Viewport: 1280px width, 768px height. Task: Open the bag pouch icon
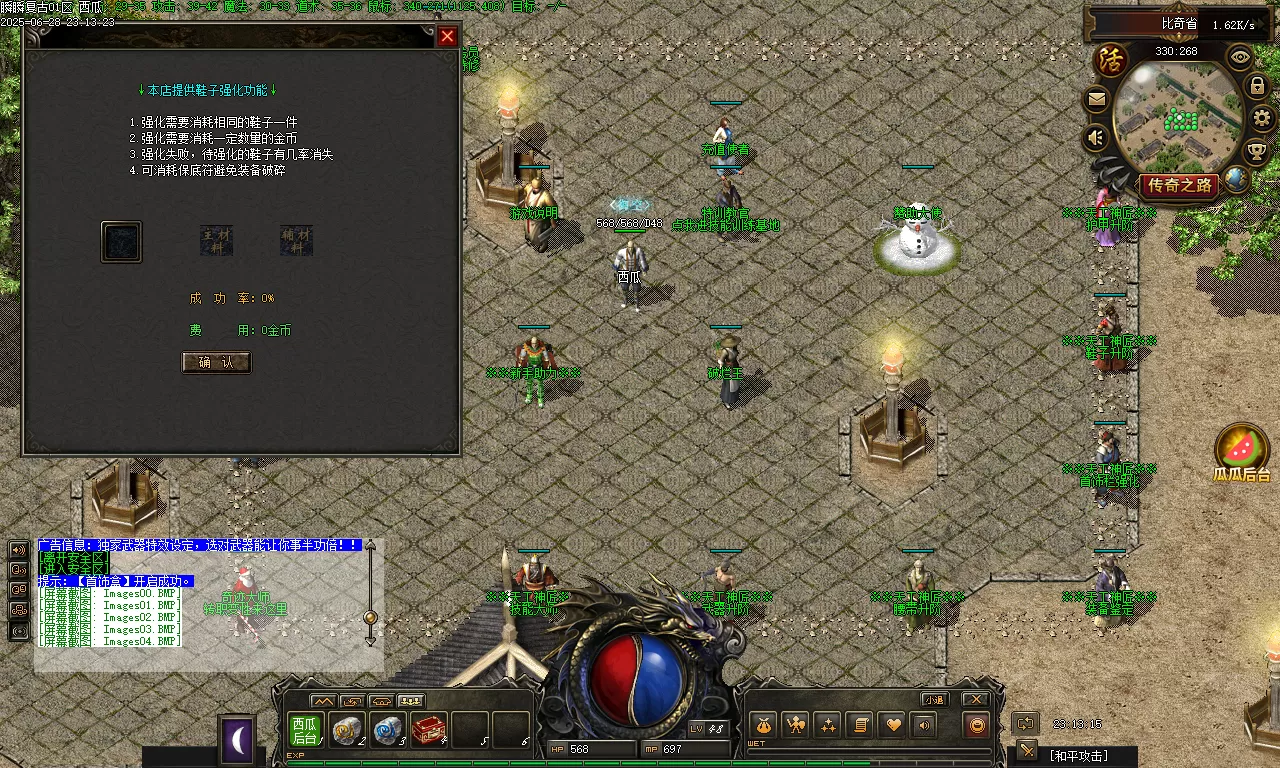click(x=763, y=725)
